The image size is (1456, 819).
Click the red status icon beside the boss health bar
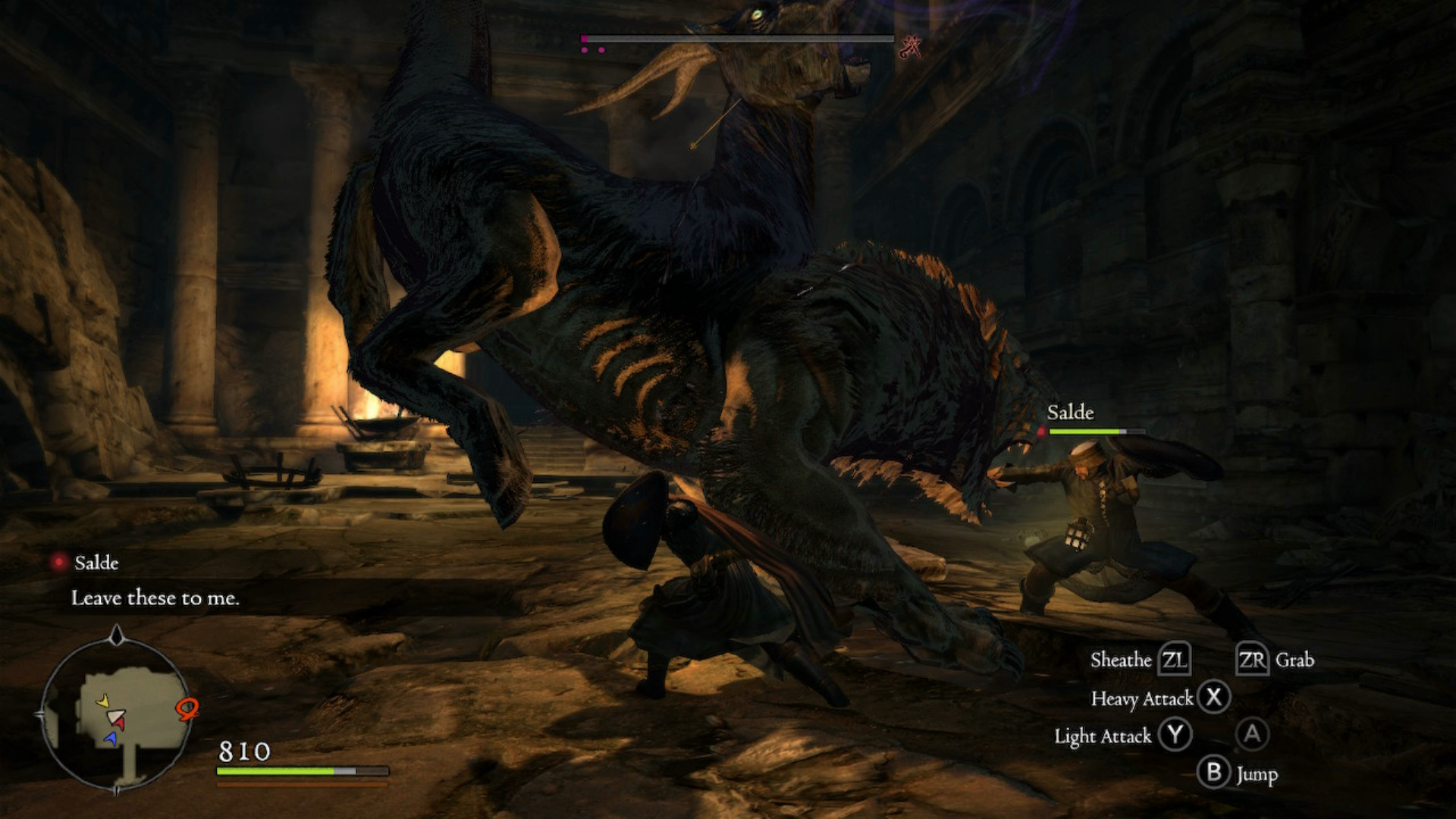[910, 47]
